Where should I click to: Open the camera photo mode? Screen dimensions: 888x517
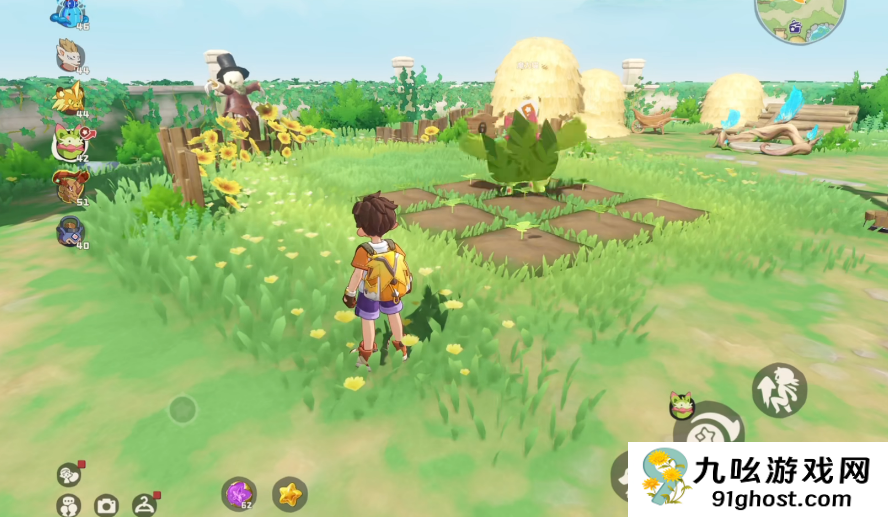[x=106, y=506]
